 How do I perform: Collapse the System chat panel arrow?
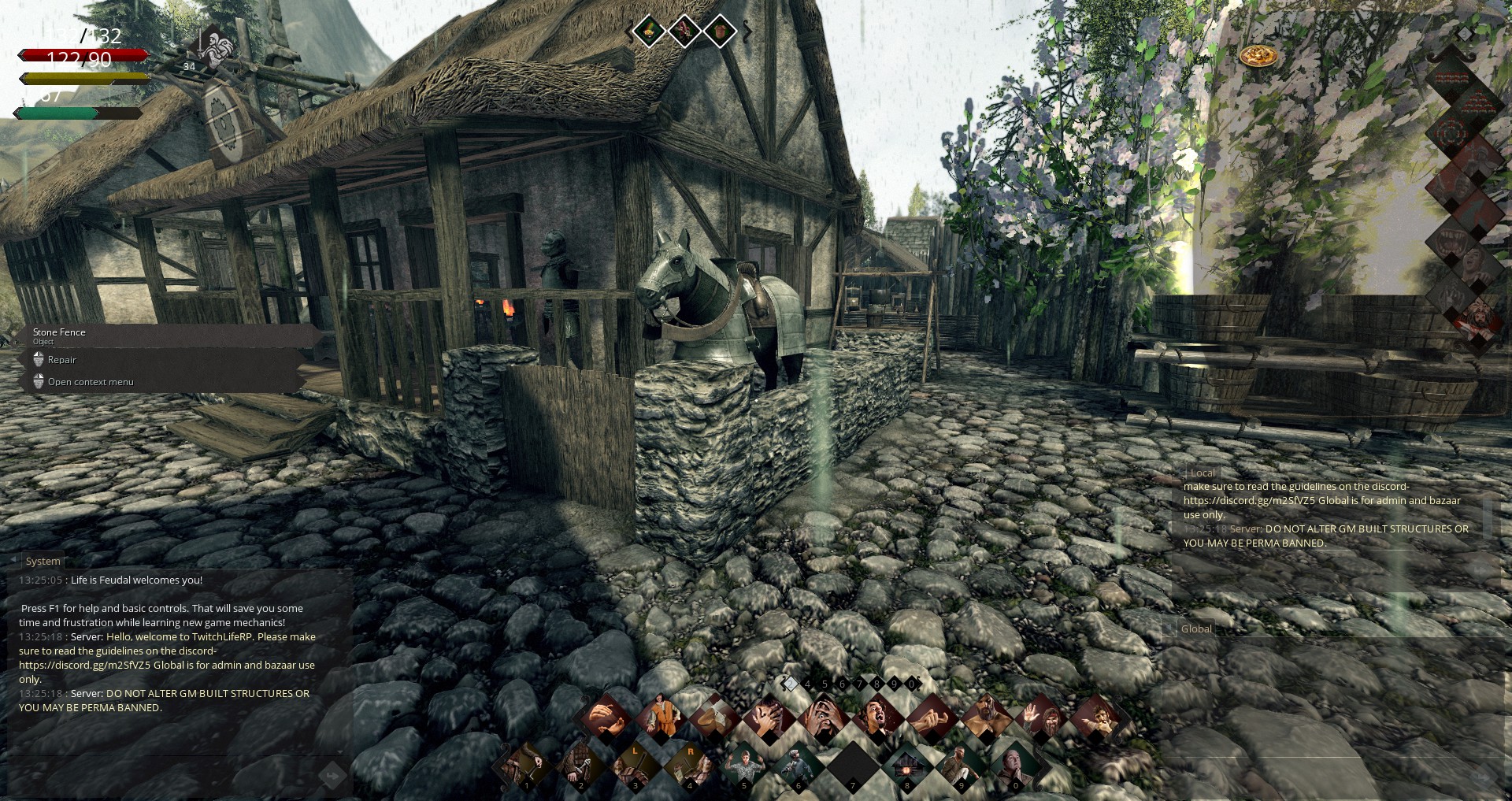[x=13, y=560]
